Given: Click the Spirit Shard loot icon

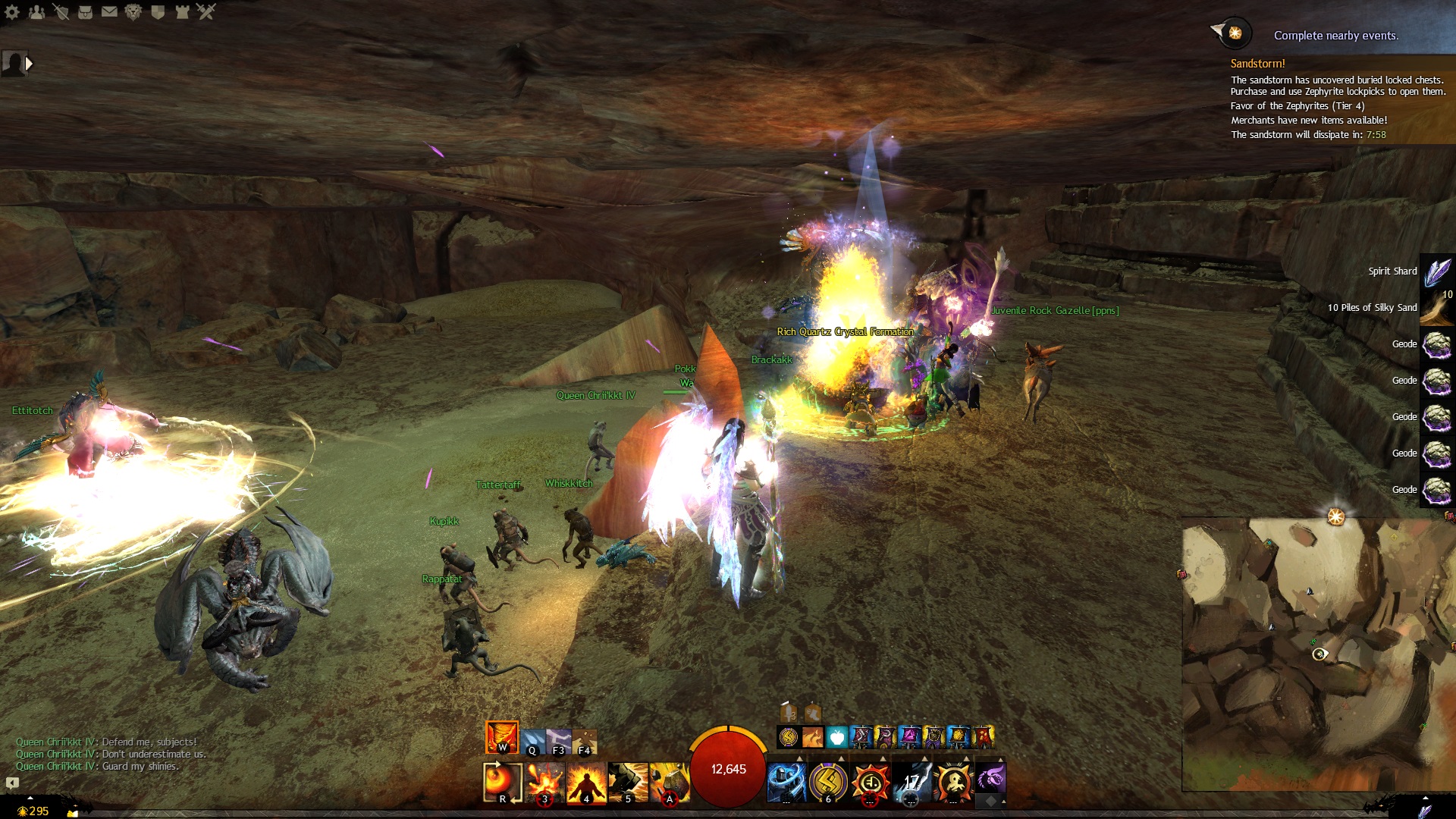Looking at the screenshot, I should coord(1436,271).
